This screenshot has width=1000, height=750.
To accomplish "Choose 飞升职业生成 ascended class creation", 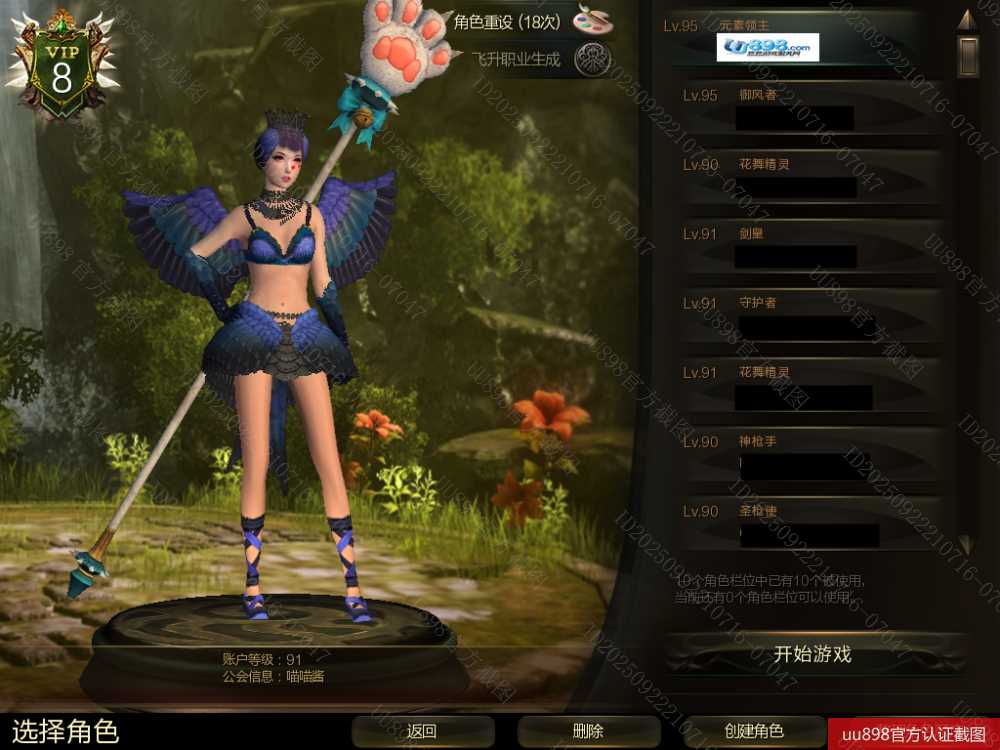I will pos(540,59).
